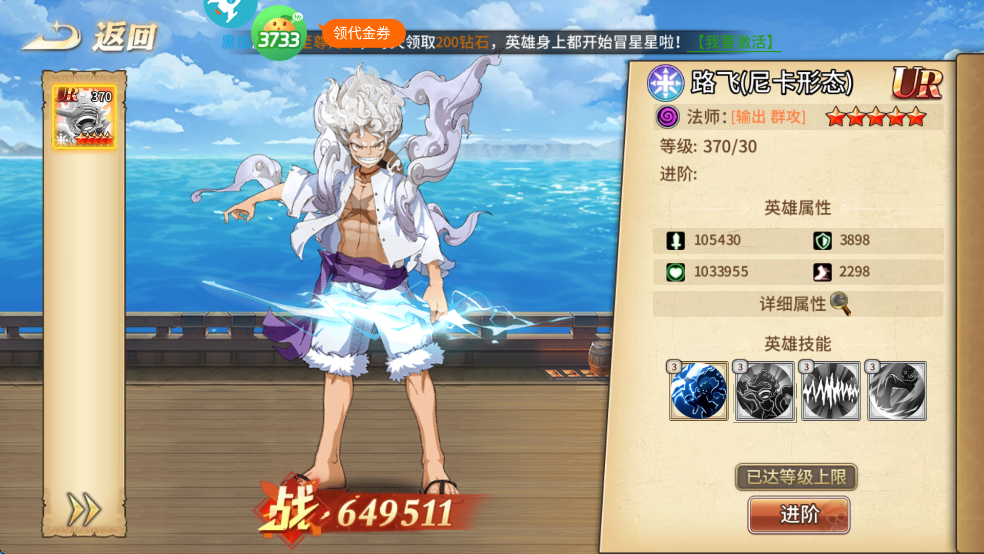Image resolution: width=984 pixels, height=554 pixels.
Task: Check the swirling punch skill icon
Action: coord(897,391)
